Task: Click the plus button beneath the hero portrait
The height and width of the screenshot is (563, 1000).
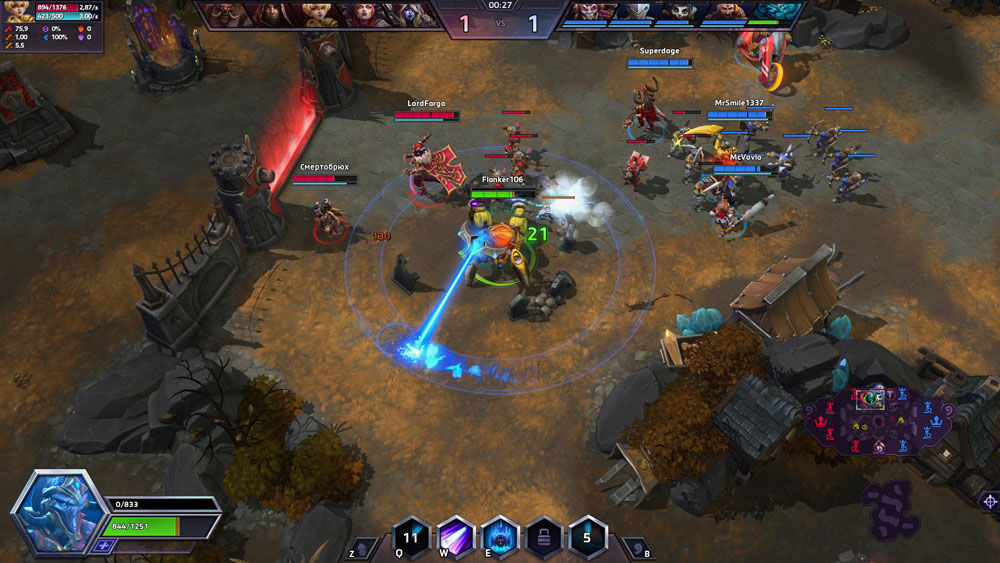Action: [103, 545]
